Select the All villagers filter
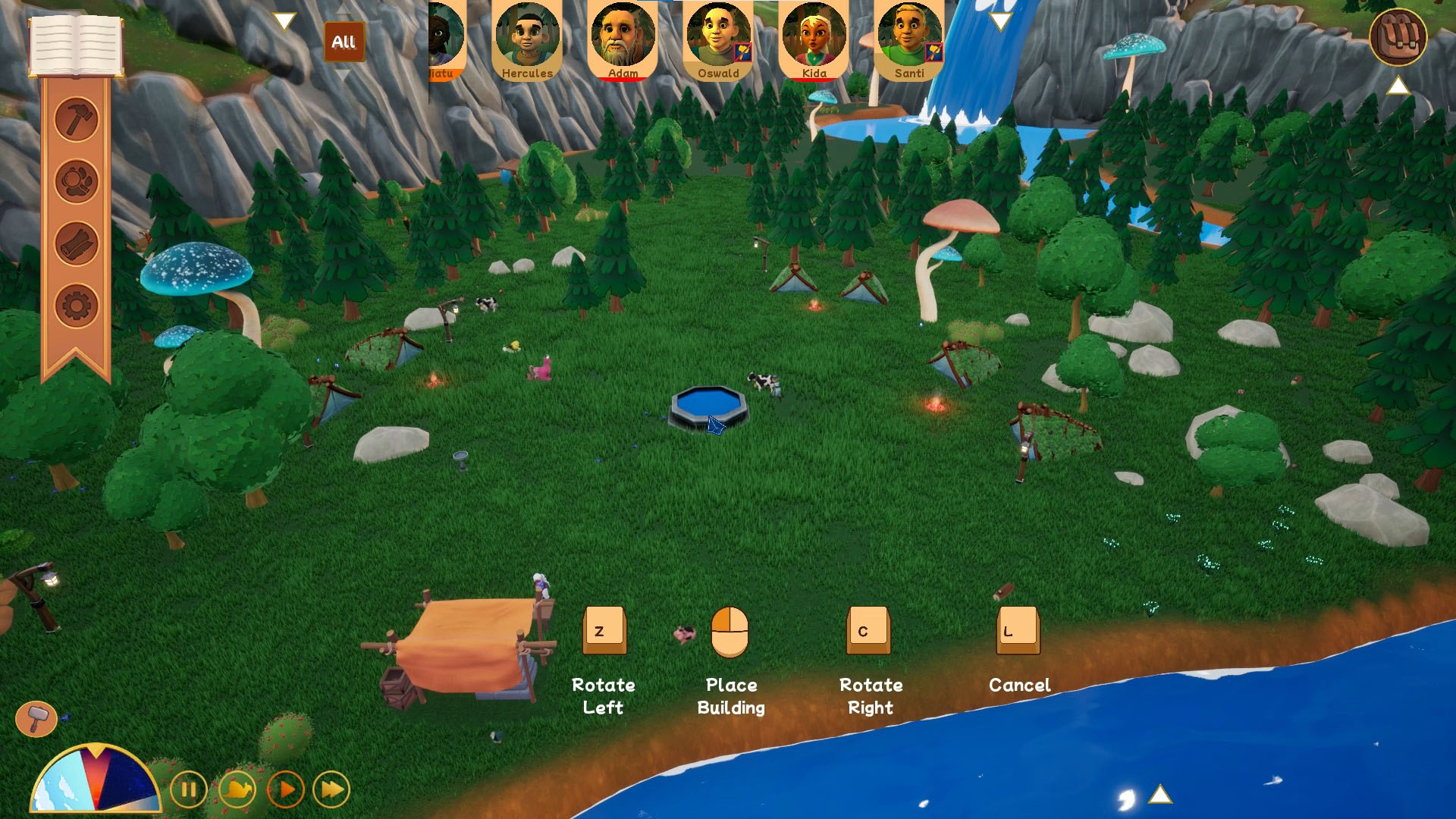Screen dimensions: 1456x819 tap(344, 42)
